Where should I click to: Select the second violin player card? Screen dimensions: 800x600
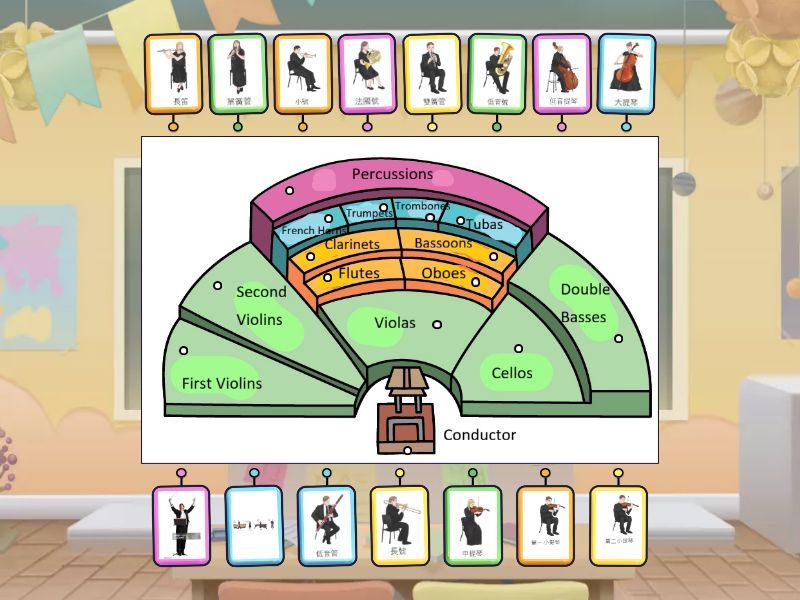619,525
